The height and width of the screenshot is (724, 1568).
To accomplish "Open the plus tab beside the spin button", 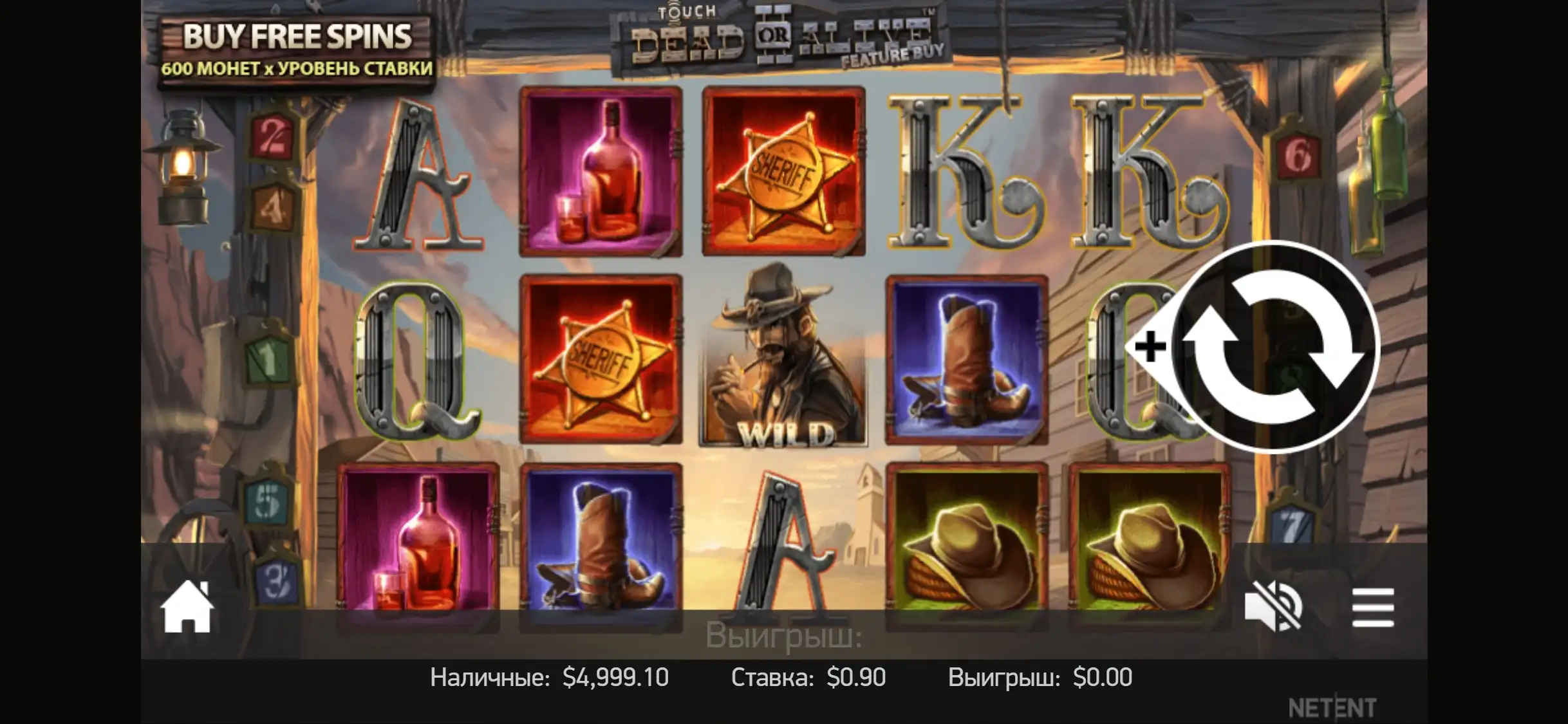I will pos(1150,347).
